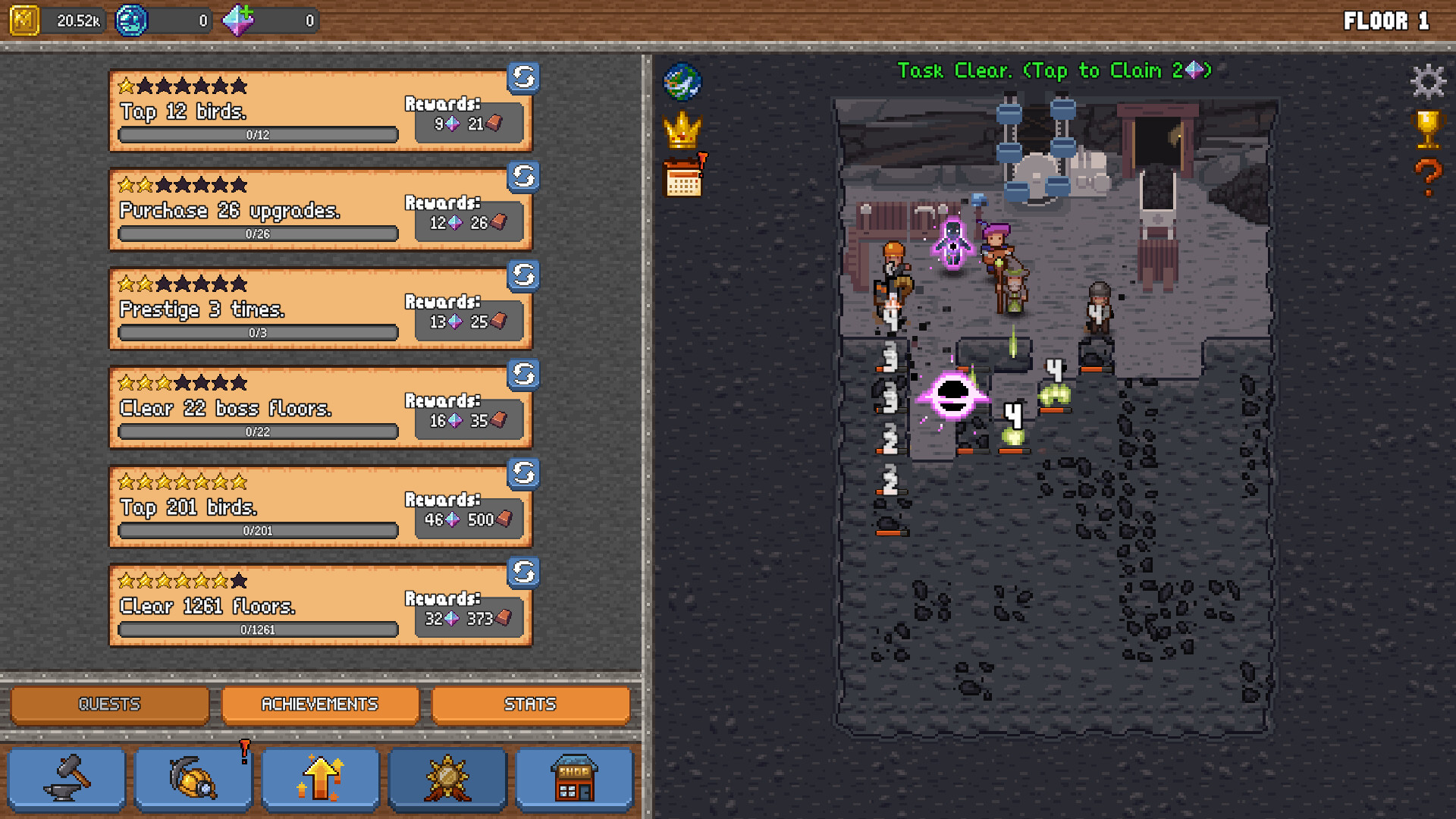Claim the Task Clear reward banner
The height and width of the screenshot is (819, 1456).
point(1054,70)
